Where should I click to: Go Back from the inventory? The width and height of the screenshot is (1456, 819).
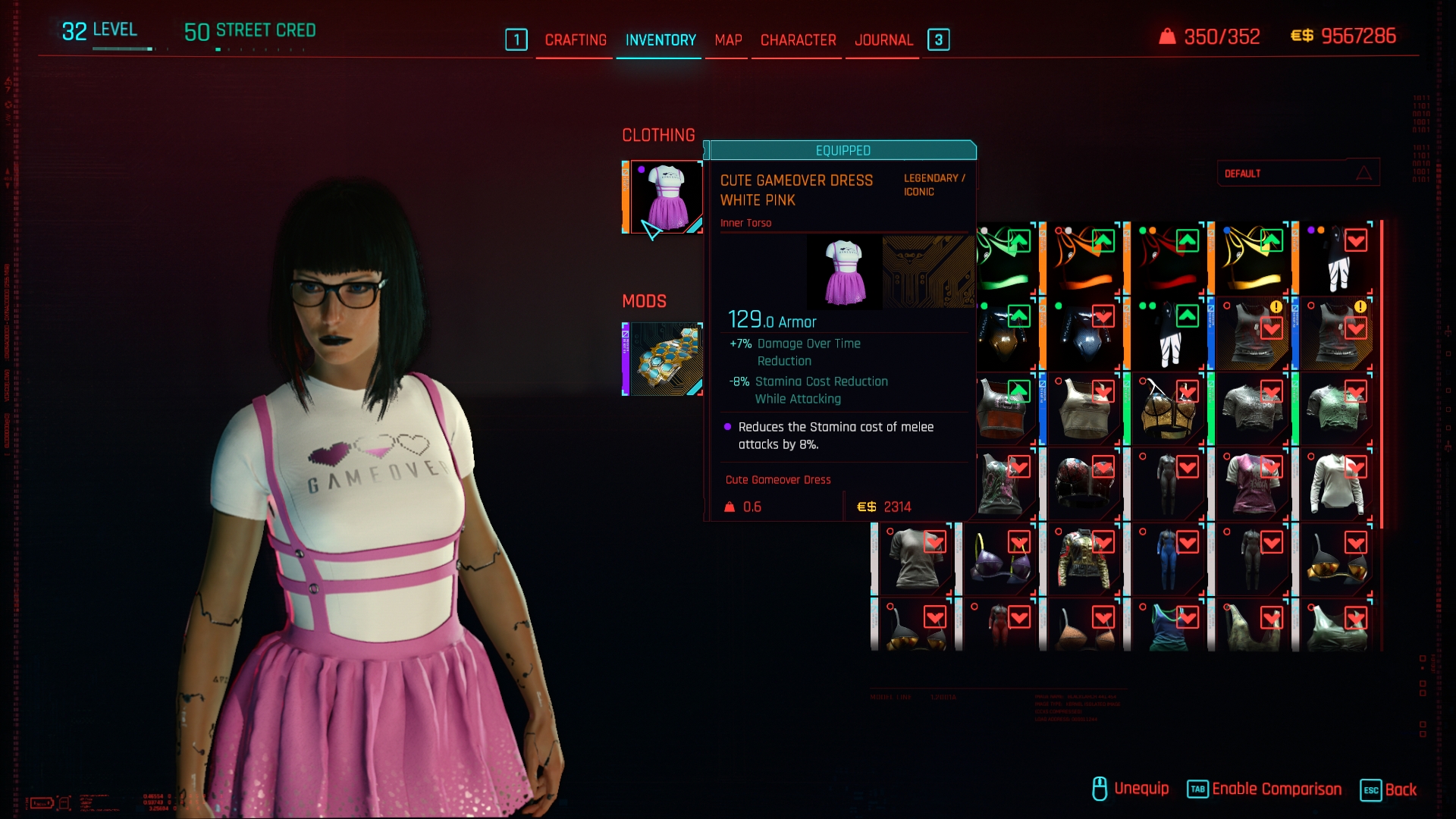pyautogui.click(x=1389, y=789)
